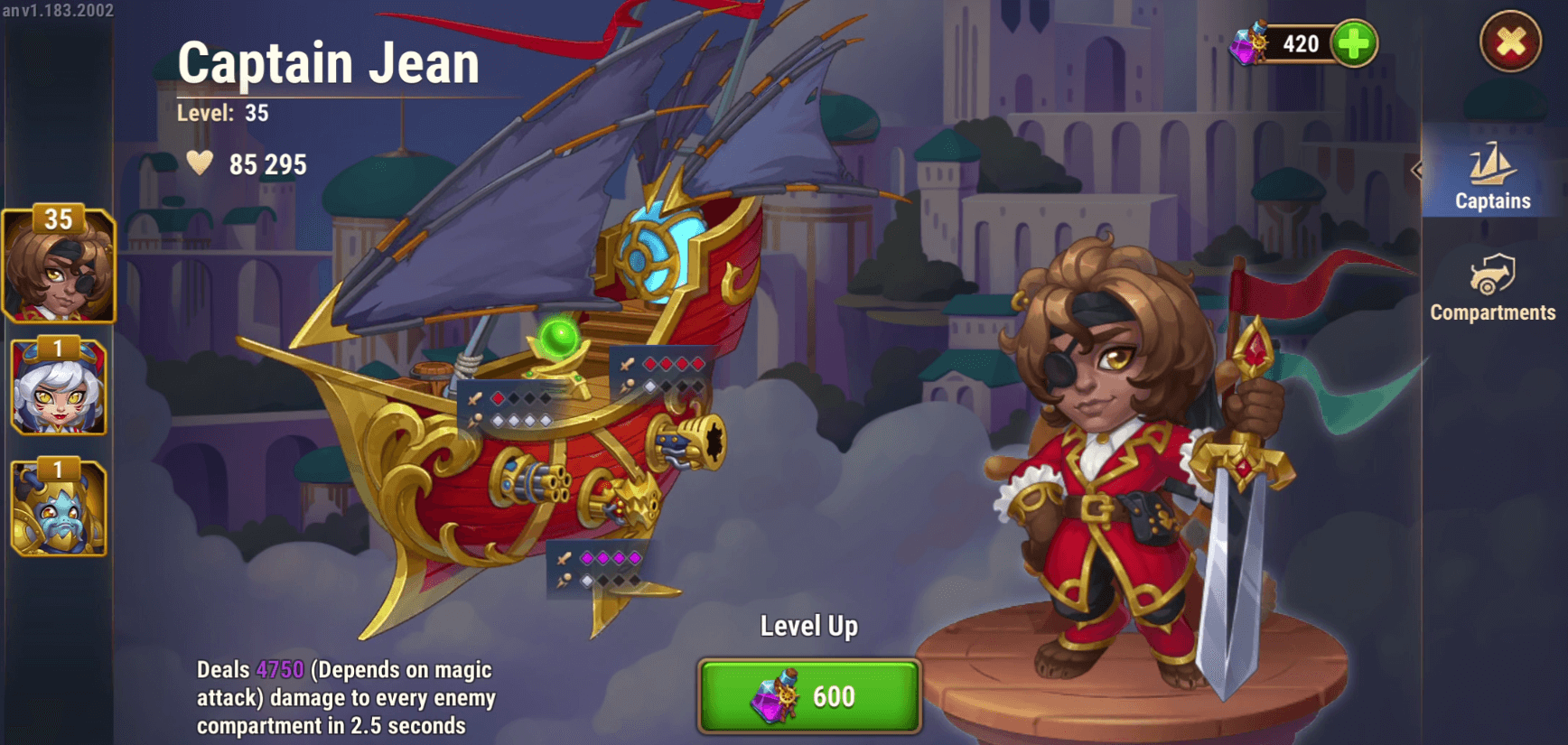
Task: Tap the heart icon showing health
Action: click(201, 163)
